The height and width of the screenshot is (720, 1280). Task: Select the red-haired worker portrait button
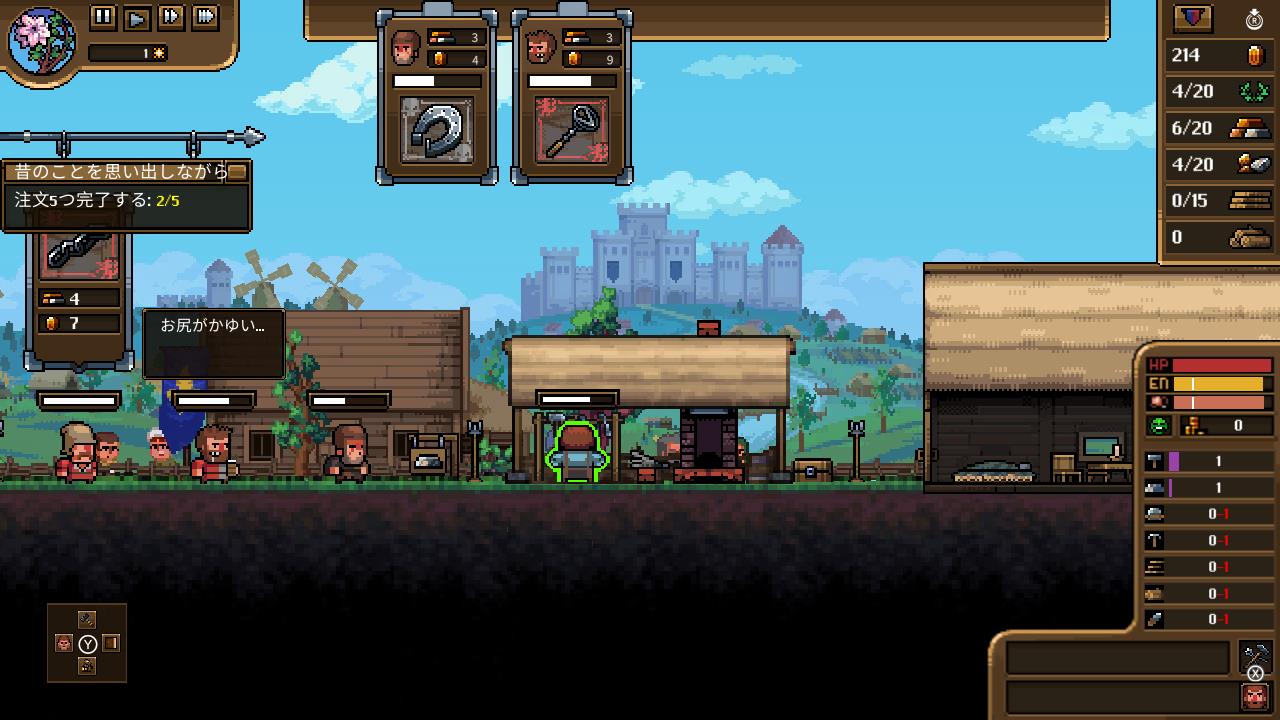coord(1254,696)
